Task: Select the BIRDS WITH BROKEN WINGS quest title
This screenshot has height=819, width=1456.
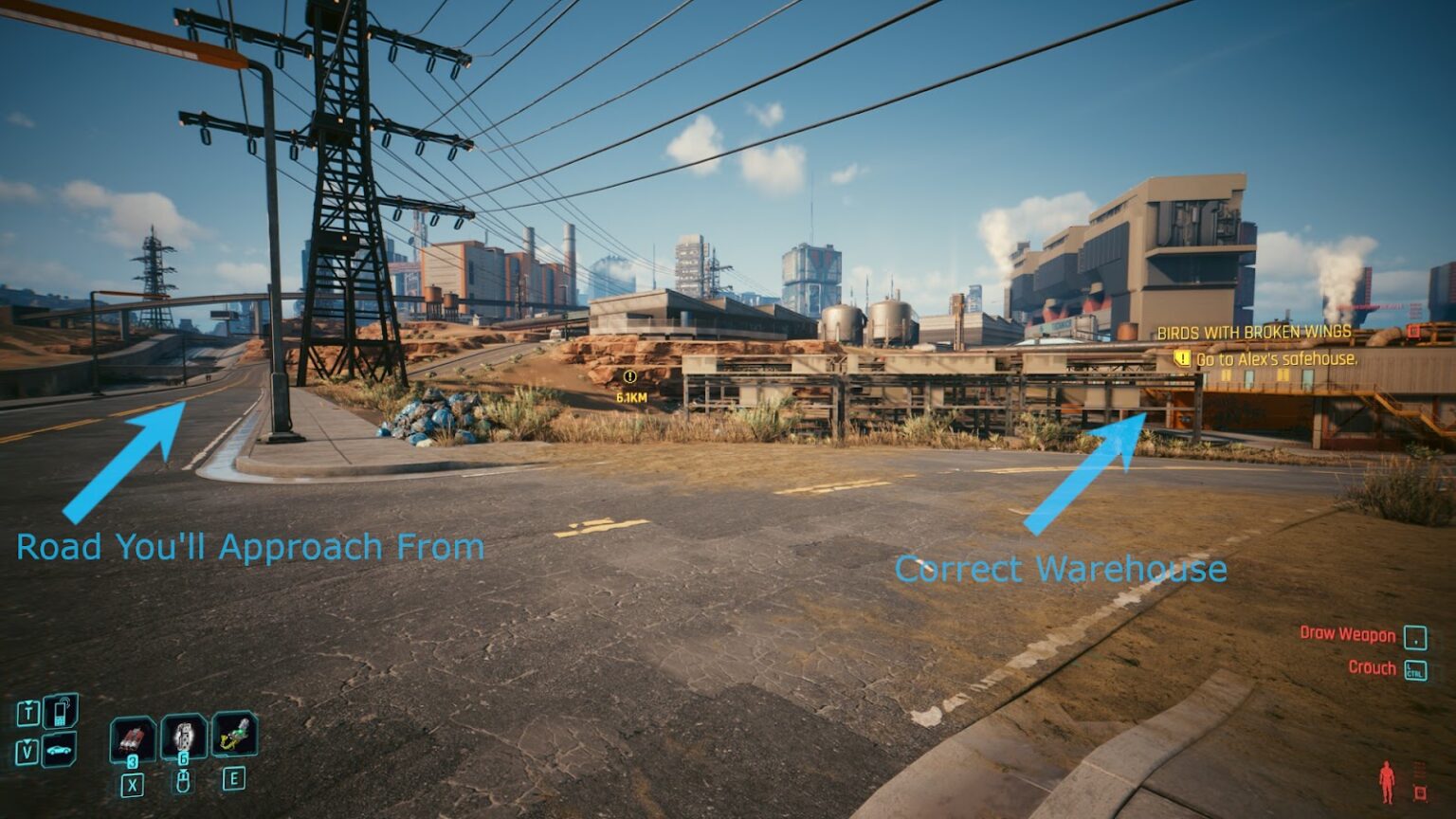Action: tap(1253, 334)
